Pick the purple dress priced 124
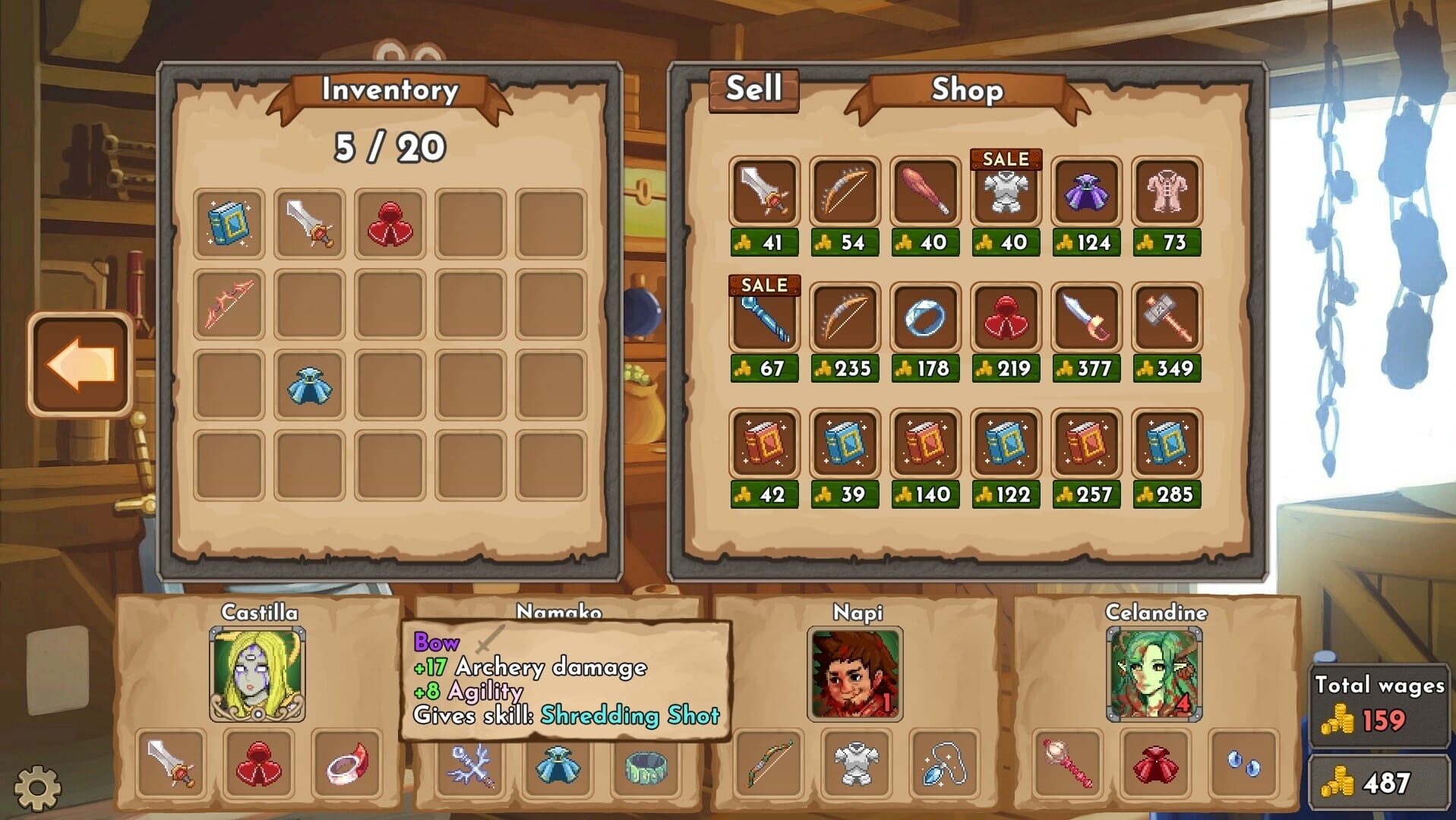Viewport: 1456px width, 820px height. [x=1085, y=191]
